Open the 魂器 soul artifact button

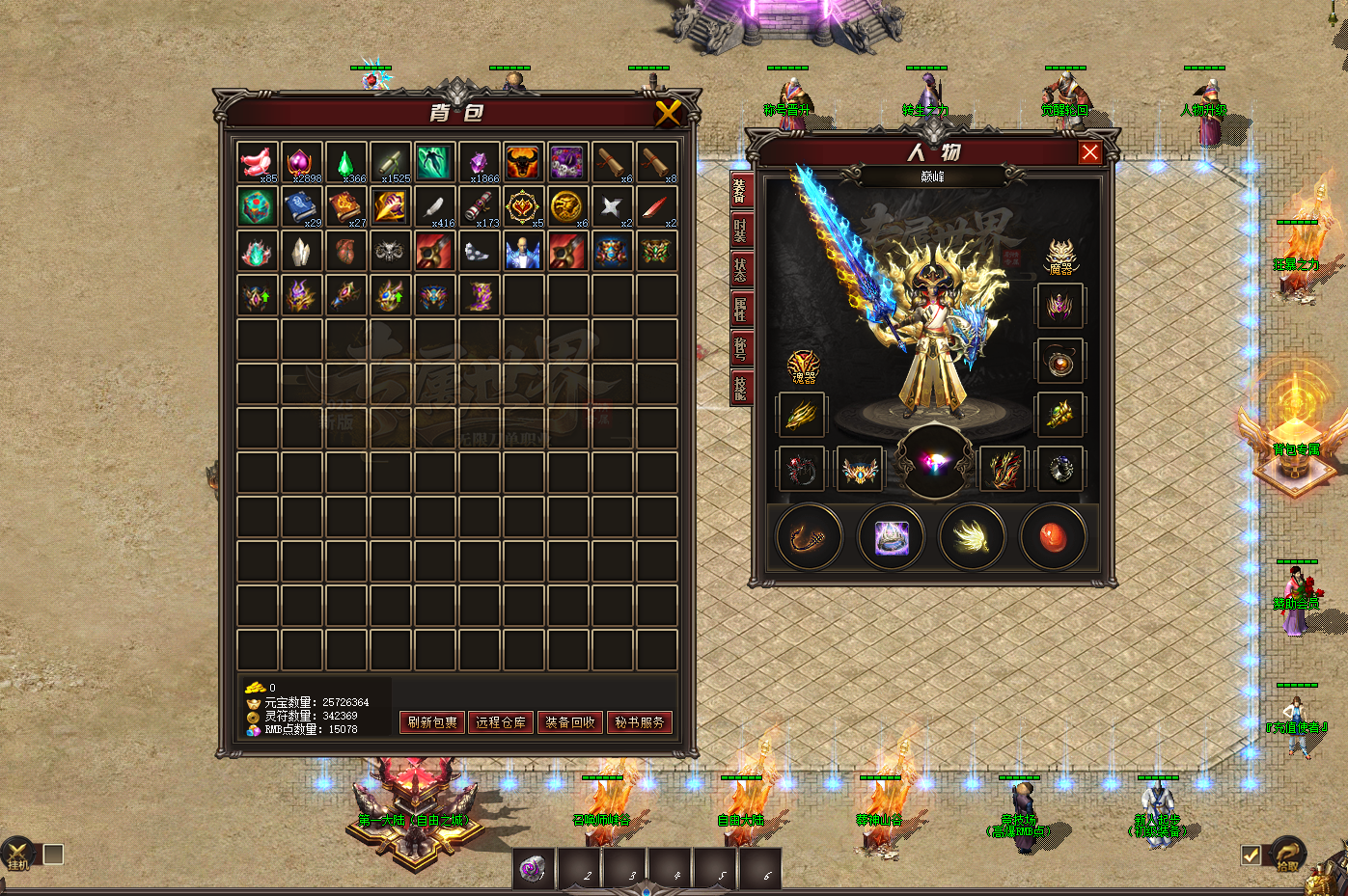pos(803,367)
